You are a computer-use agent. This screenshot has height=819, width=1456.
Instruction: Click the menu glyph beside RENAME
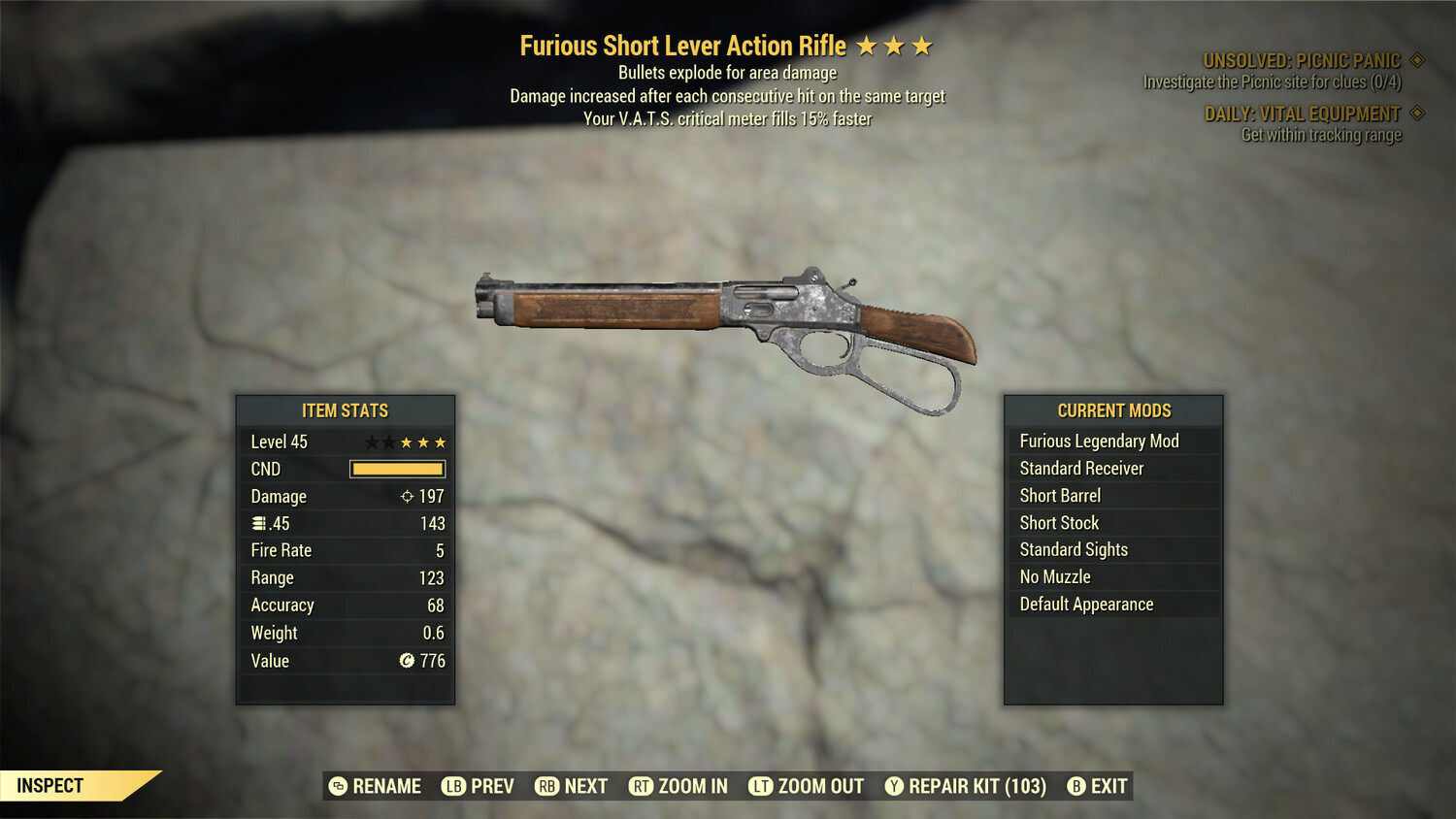click(337, 786)
